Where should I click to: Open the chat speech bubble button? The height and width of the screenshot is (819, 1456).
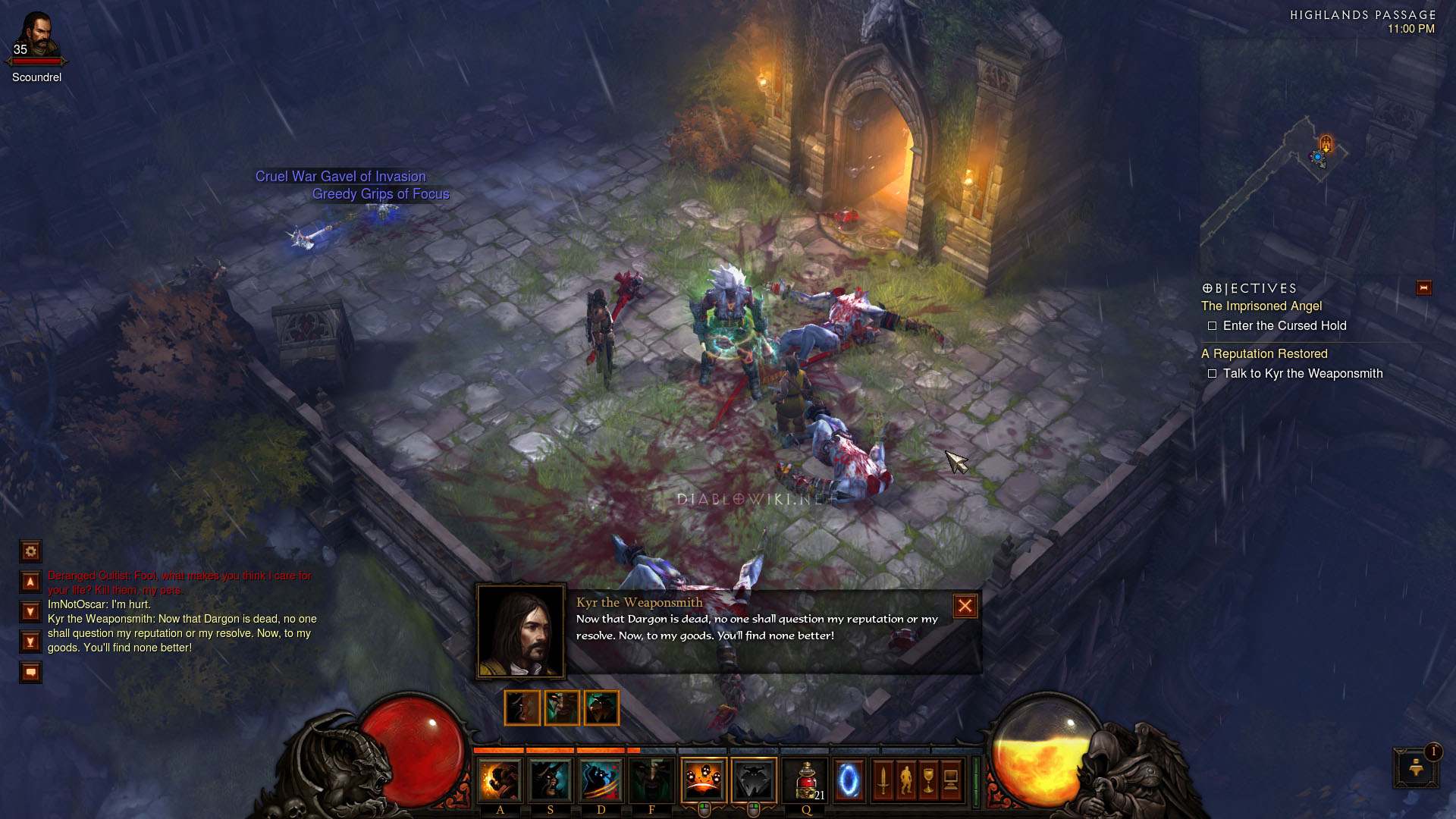pos(30,672)
